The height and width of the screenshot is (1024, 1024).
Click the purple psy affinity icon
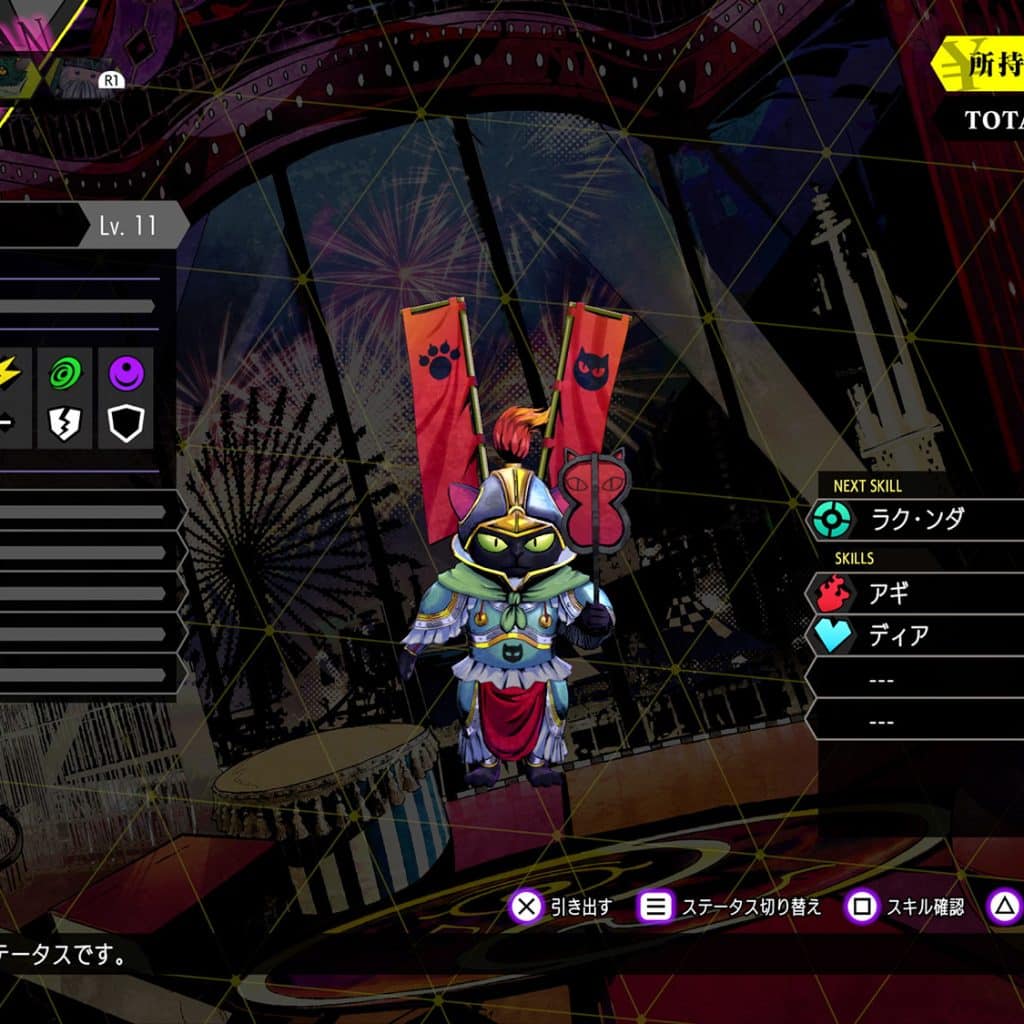pyautogui.click(x=126, y=373)
